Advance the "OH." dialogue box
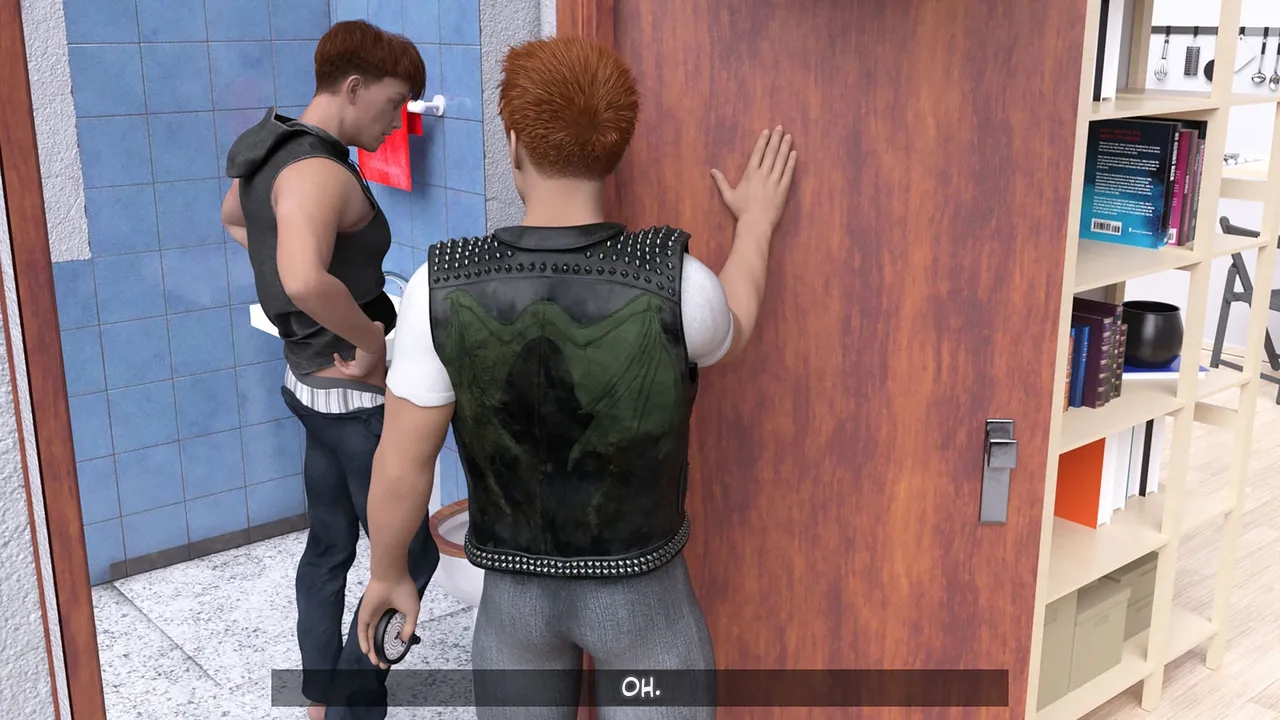 click(x=640, y=688)
